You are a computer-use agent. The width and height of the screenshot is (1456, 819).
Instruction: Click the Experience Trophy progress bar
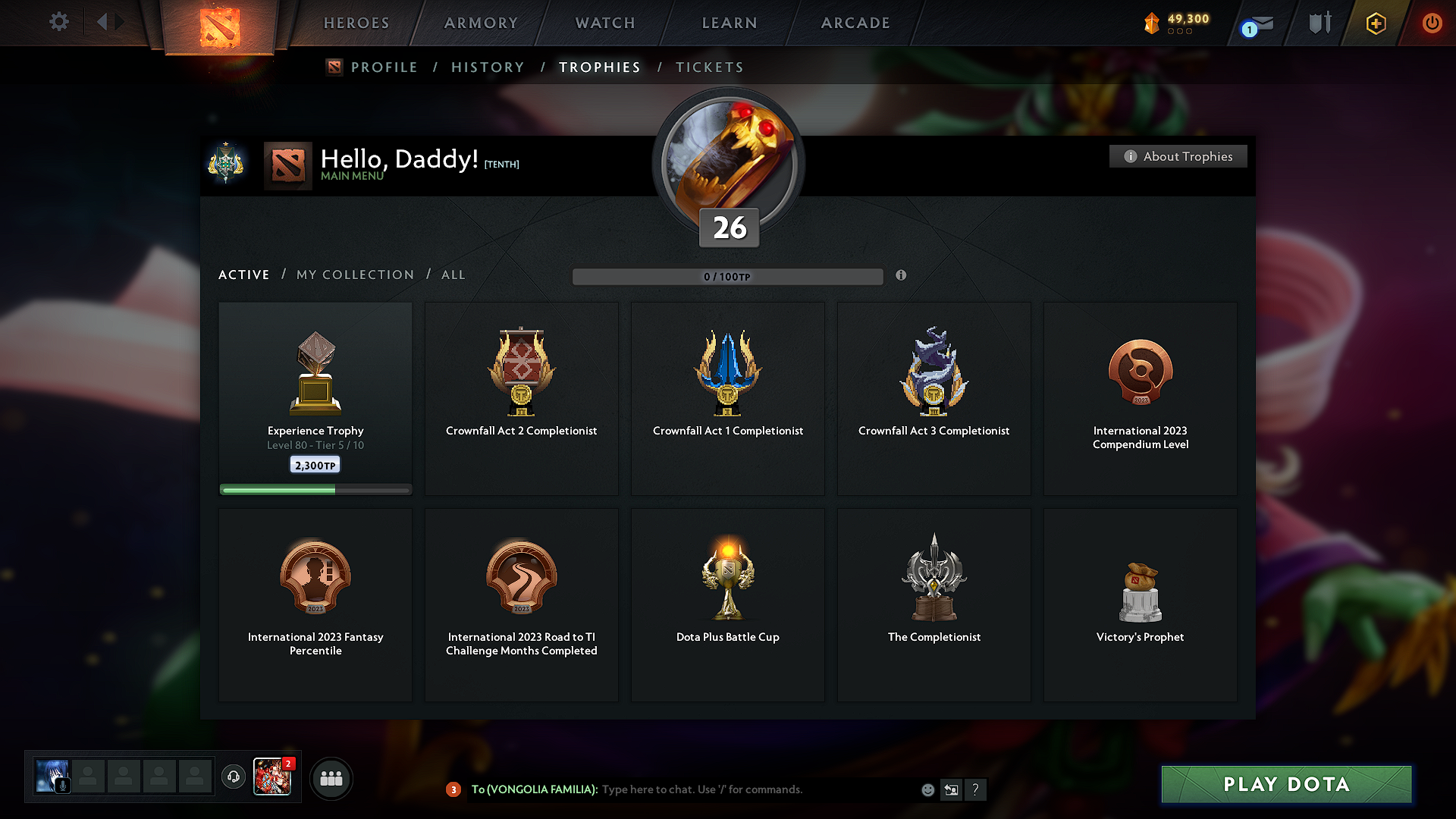[x=315, y=489]
